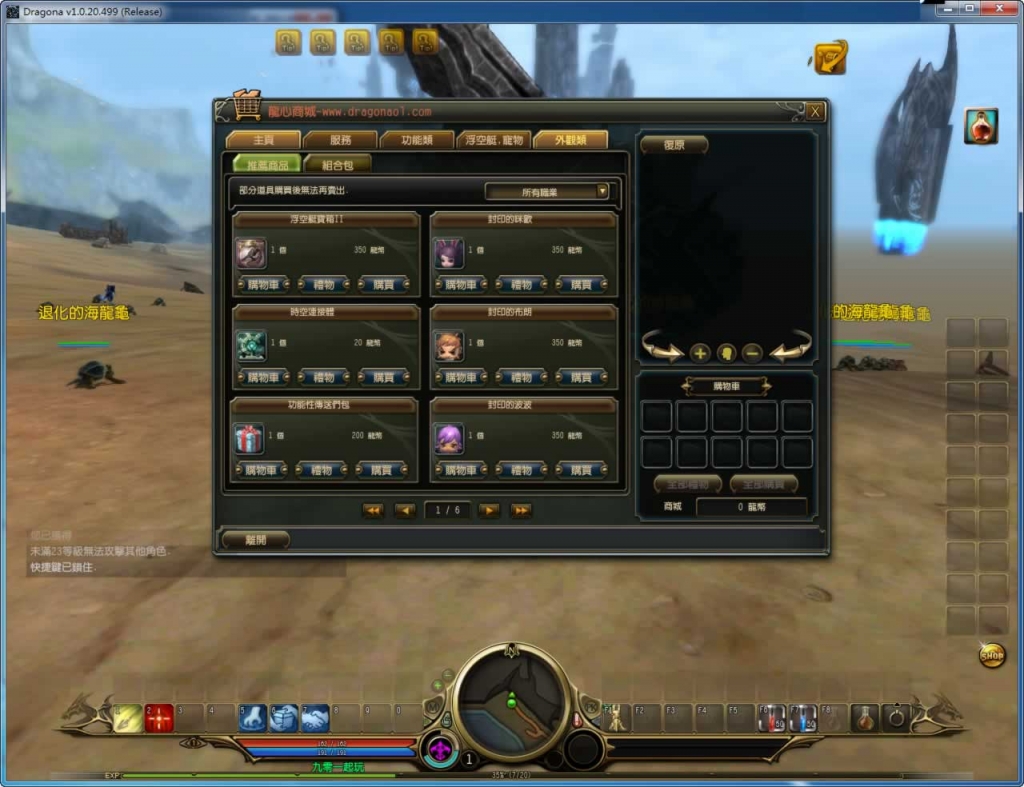Image resolution: width=1024 pixels, height=787 pixels.
Task: Zoom in the preview with plus button
Action: coord(700,352)
